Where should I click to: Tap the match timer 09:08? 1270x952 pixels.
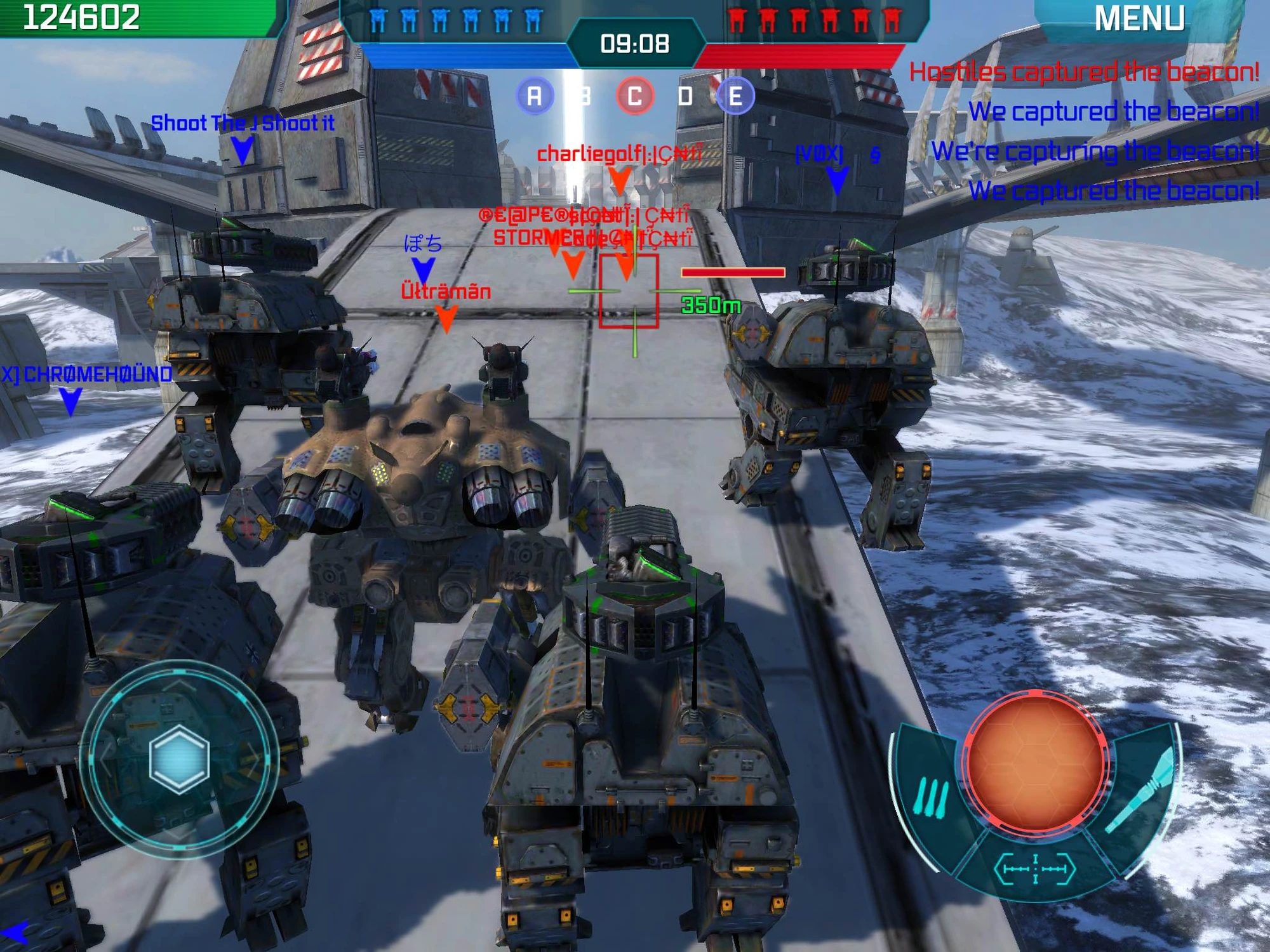click(635, 43)
